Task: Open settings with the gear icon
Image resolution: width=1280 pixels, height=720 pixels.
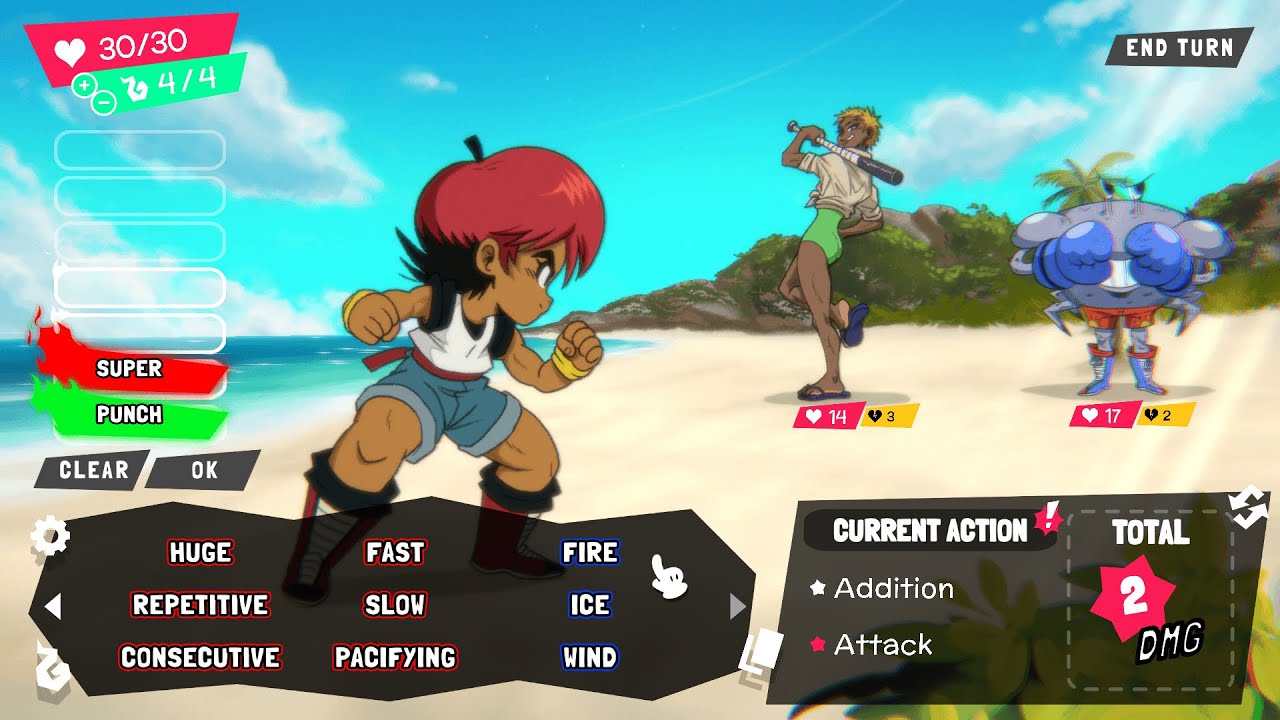Action: coord(50,537)
